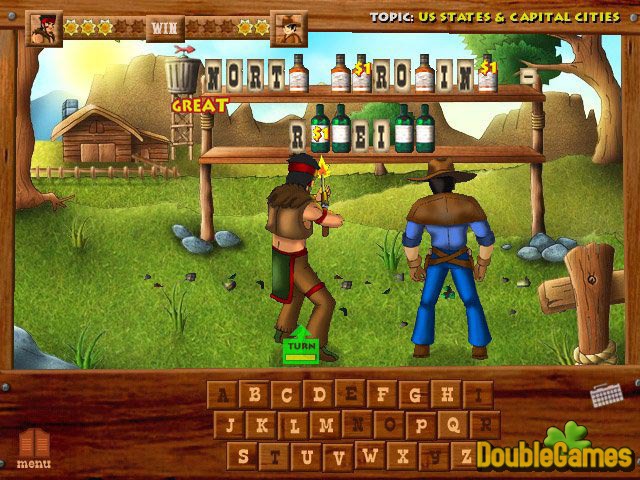Guess letter K on the keyboard
The image size is (640, 480).
pos(262,425)
